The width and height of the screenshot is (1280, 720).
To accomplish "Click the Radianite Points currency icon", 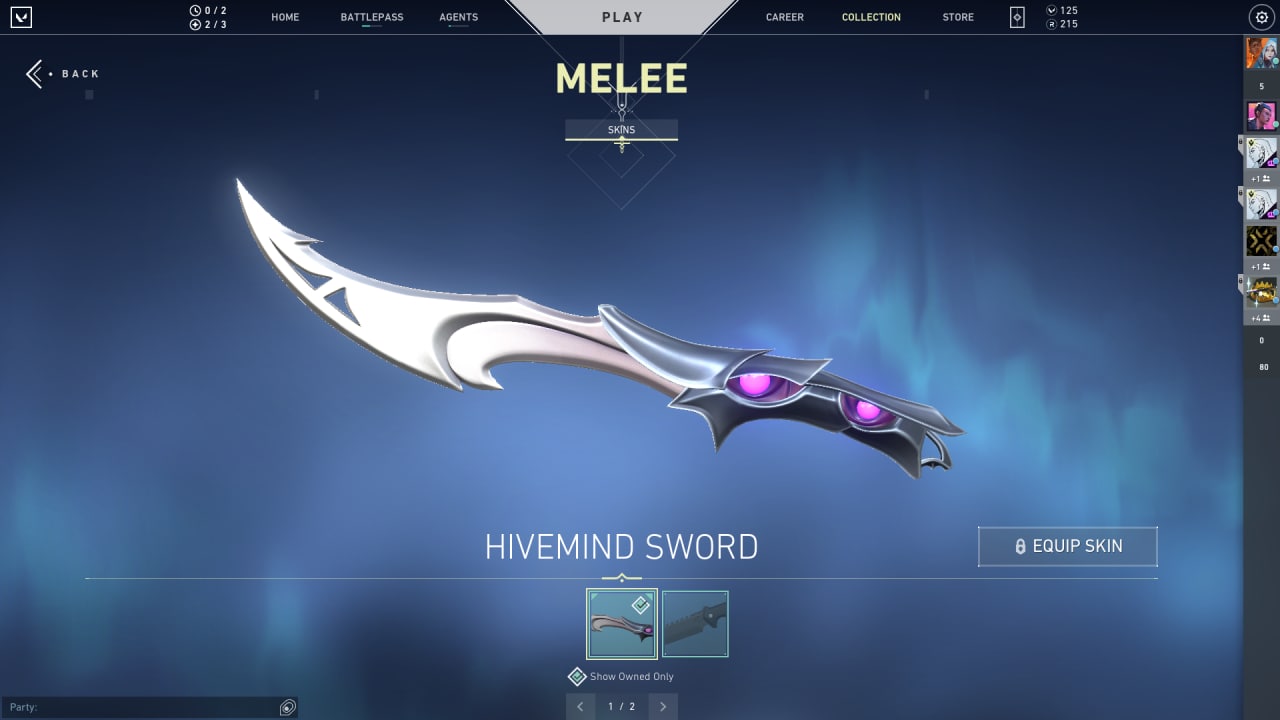I will click(x=1051, y=24).
